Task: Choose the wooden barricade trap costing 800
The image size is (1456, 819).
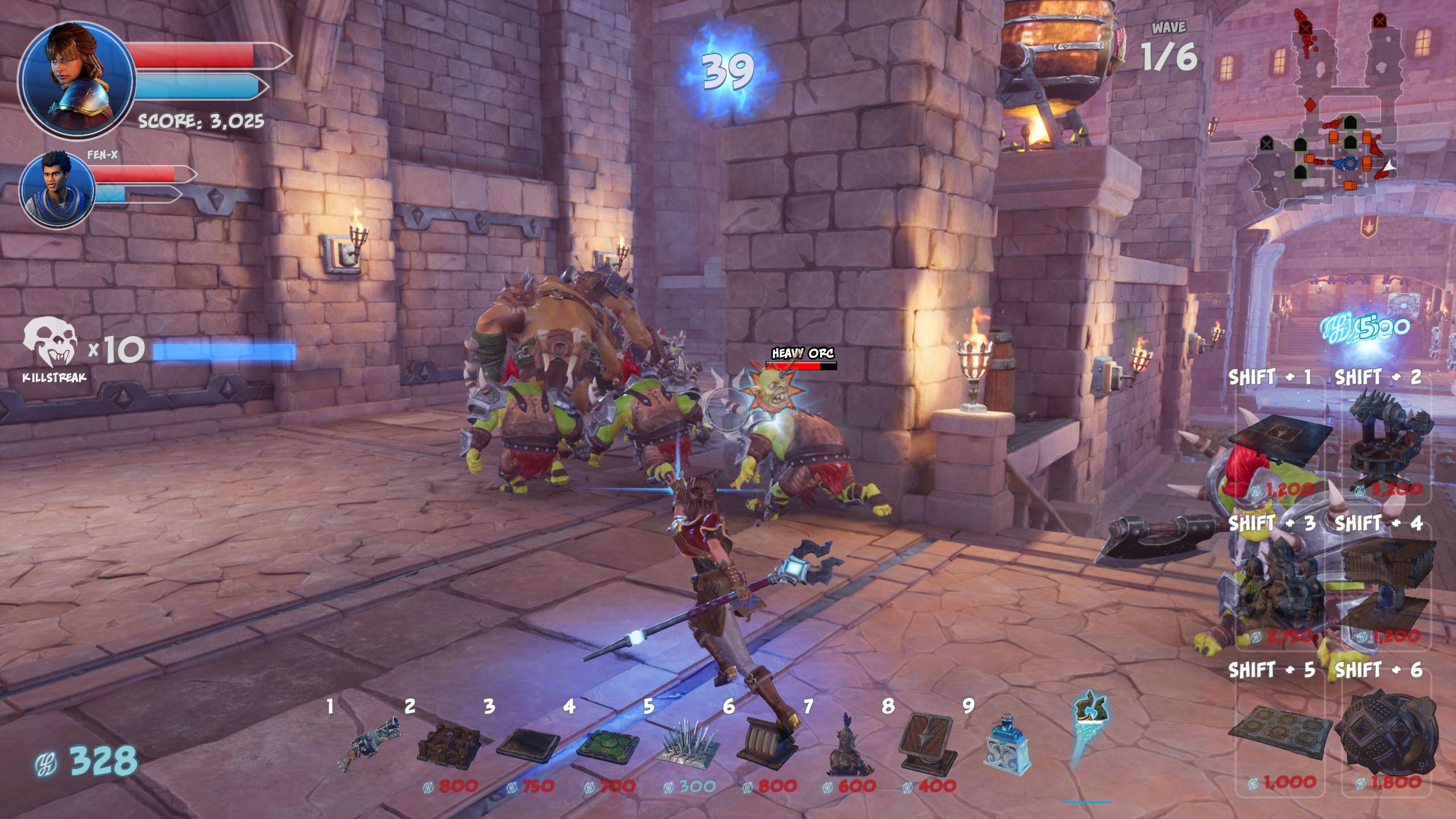Action: click(449, 745)
